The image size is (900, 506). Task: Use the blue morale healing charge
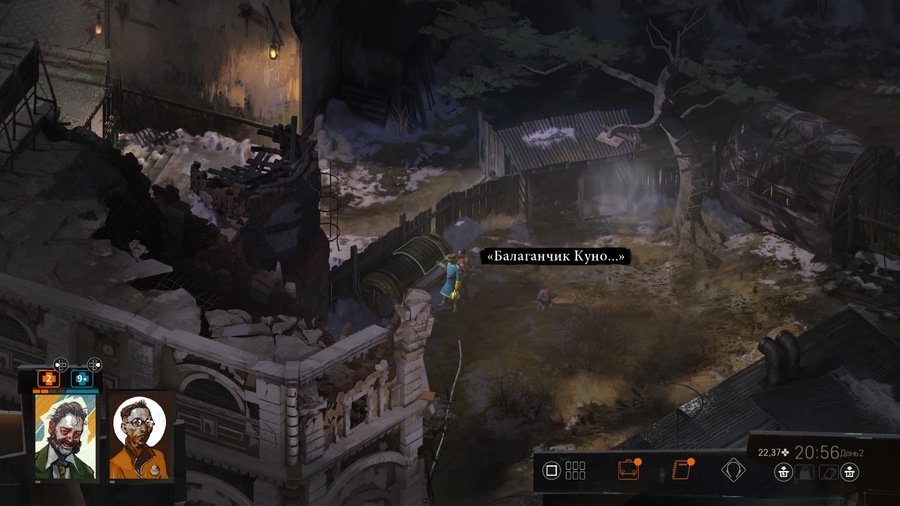tap(80, 379)
